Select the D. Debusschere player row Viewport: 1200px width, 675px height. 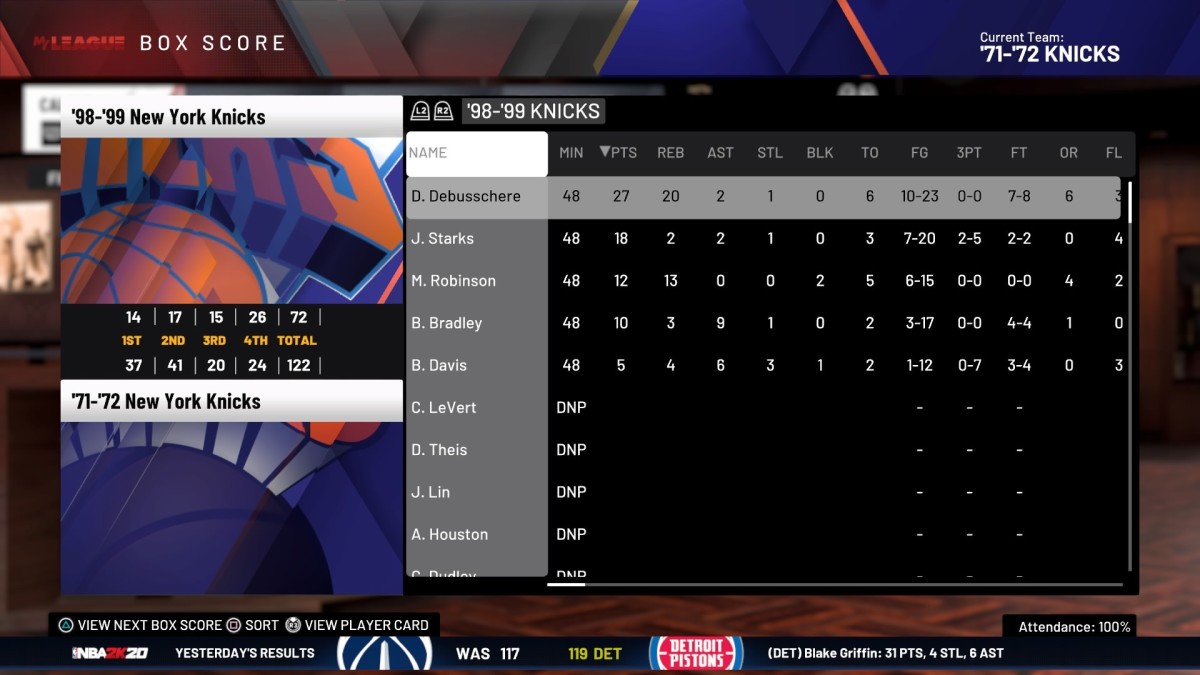tap(466, 196)
